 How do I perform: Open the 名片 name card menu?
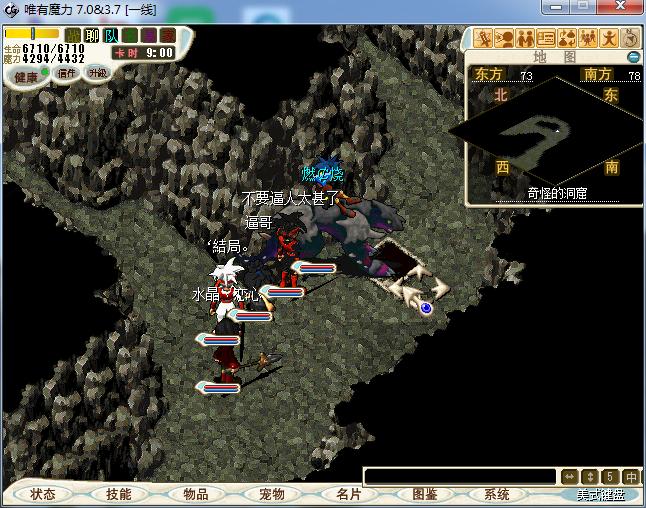point(348,494)
